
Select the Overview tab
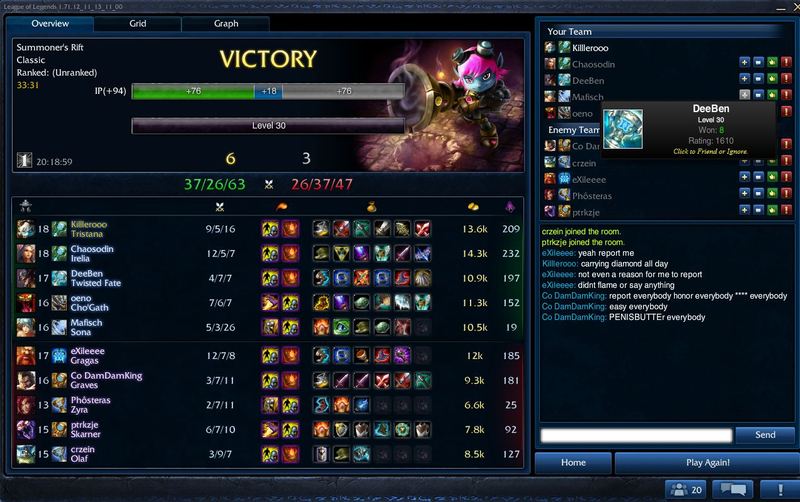(50, 22)
